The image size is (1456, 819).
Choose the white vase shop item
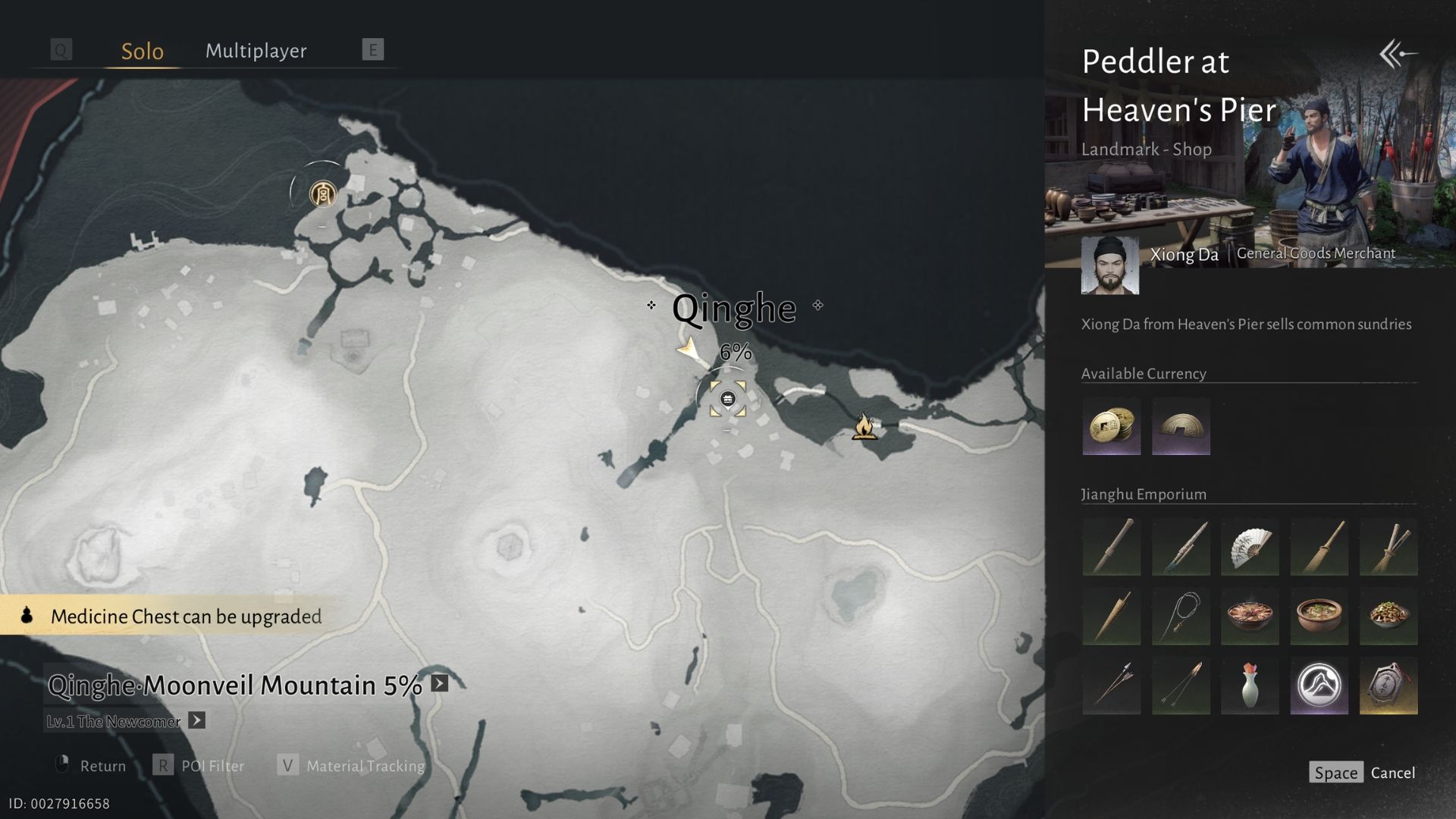click(1250, 686)
